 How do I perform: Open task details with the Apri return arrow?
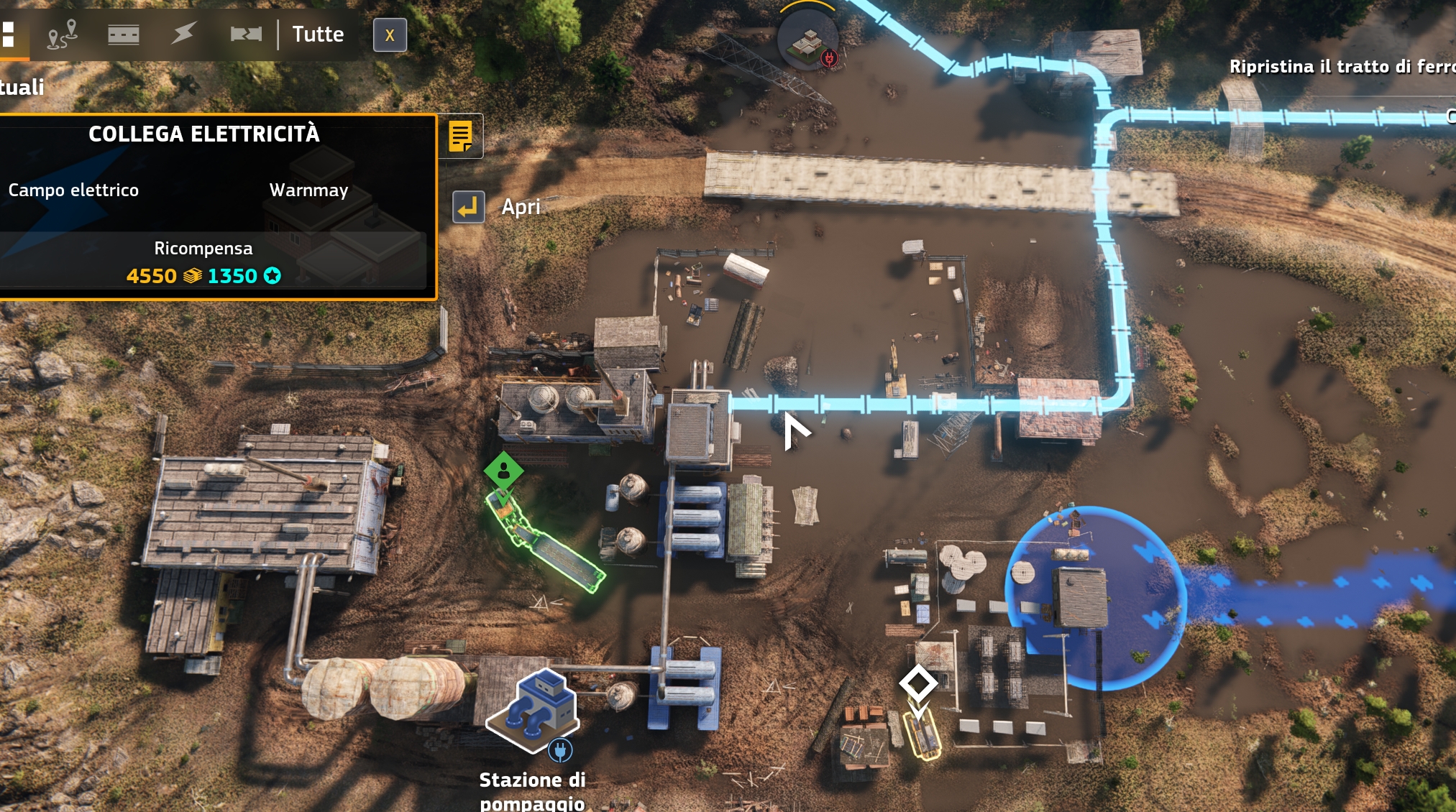point(468,208)
